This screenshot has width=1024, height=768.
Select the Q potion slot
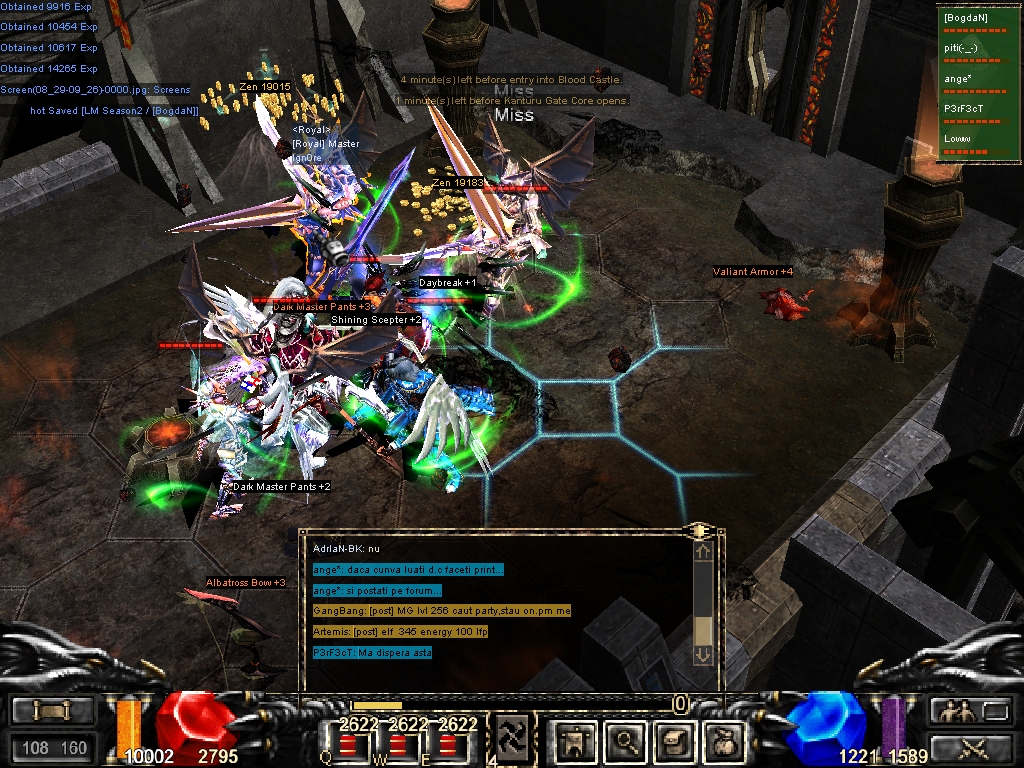pos(349,745)
